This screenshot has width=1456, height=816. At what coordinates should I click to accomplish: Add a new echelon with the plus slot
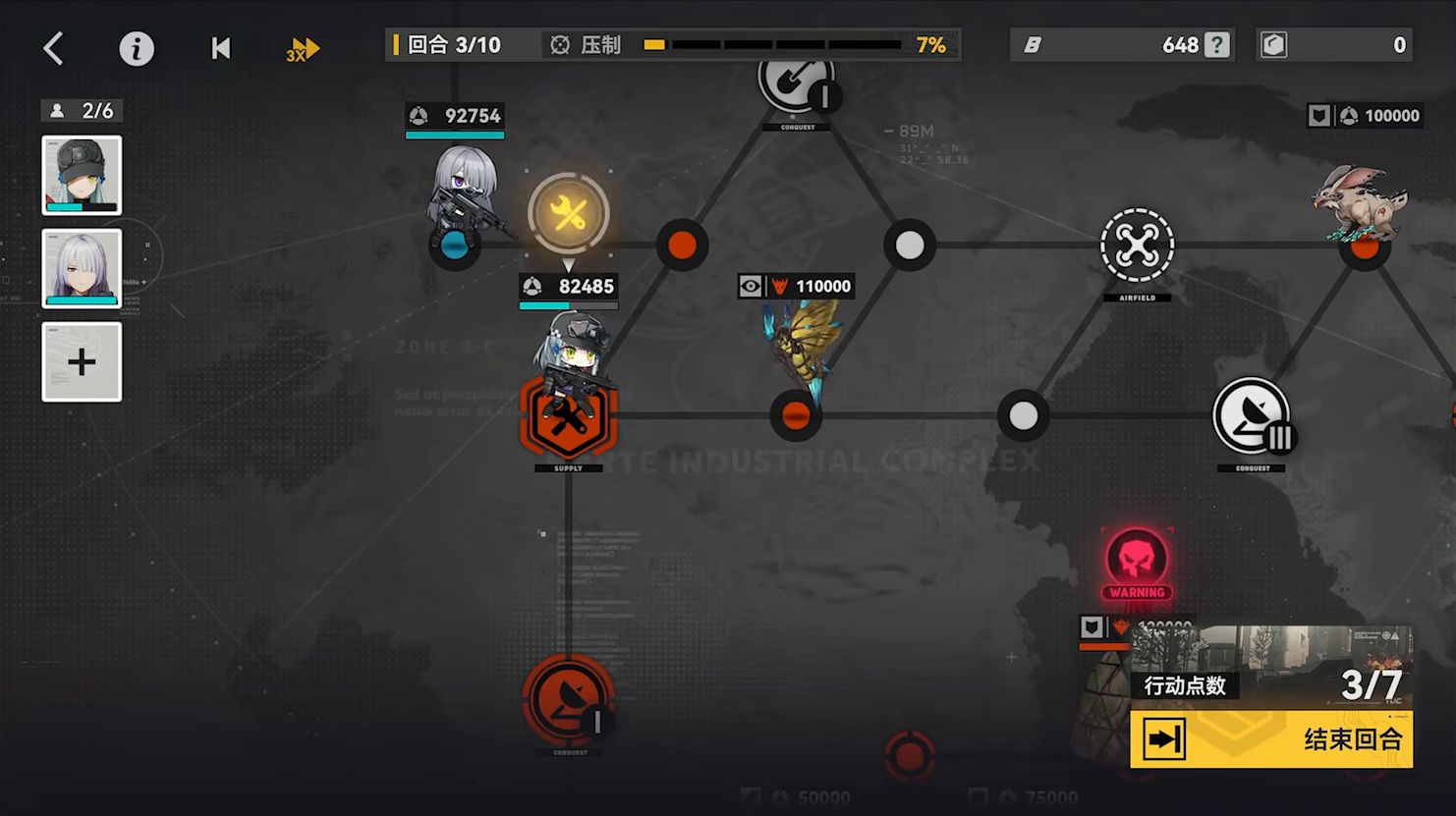click(x=82, y=362)
